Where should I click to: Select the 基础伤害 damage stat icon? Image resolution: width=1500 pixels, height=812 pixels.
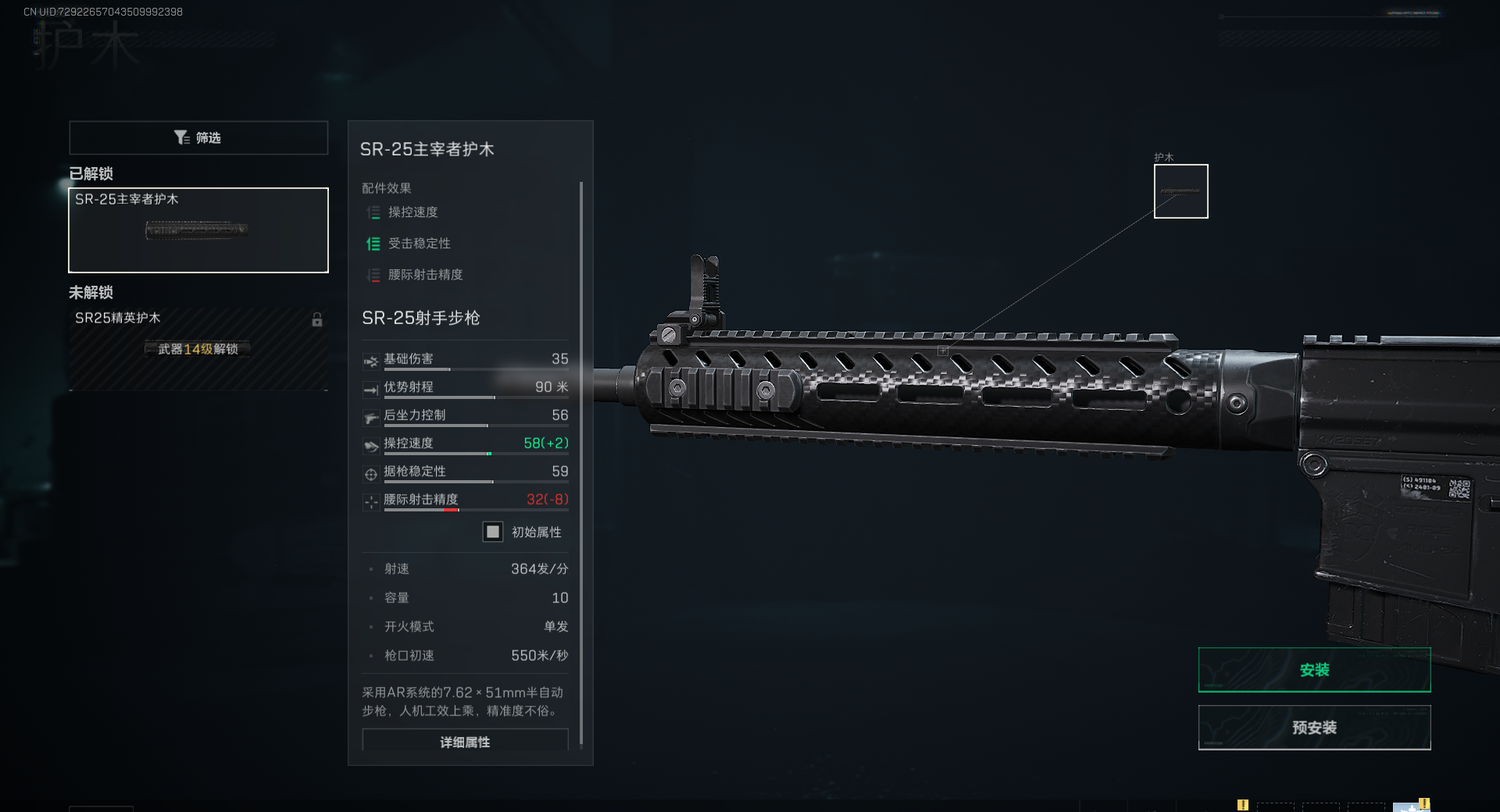(371, 361)
